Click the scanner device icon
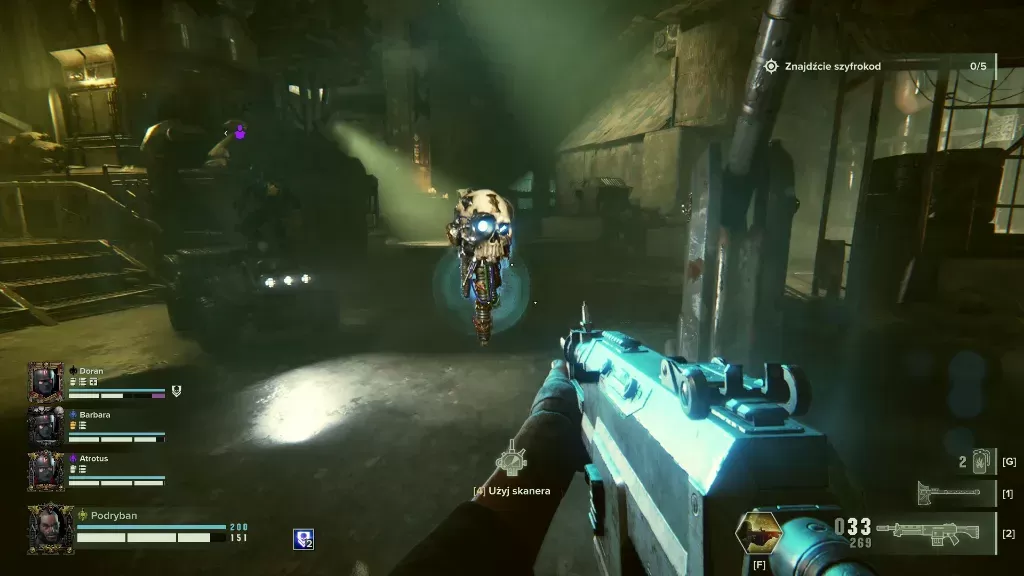Image resolution: width=1024 pixels, height=576 pixels. [511, 460]
